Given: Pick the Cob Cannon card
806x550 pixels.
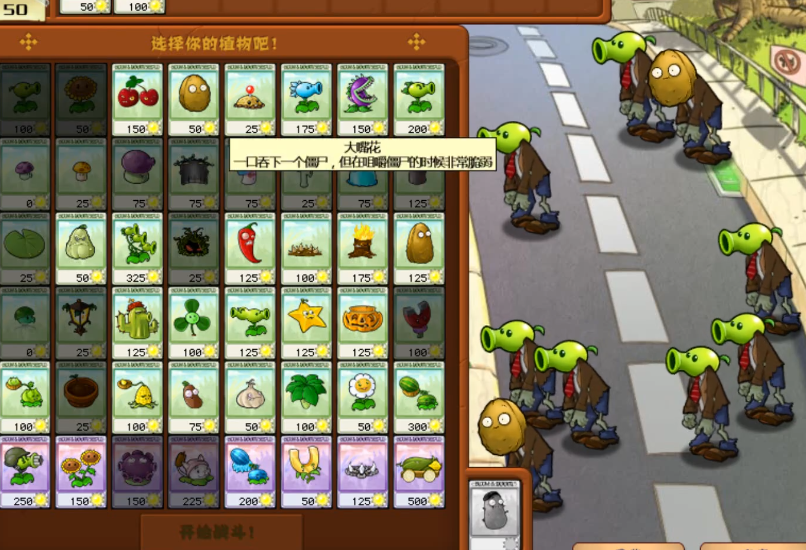Looking at the screenshot, I should (418, 471).
